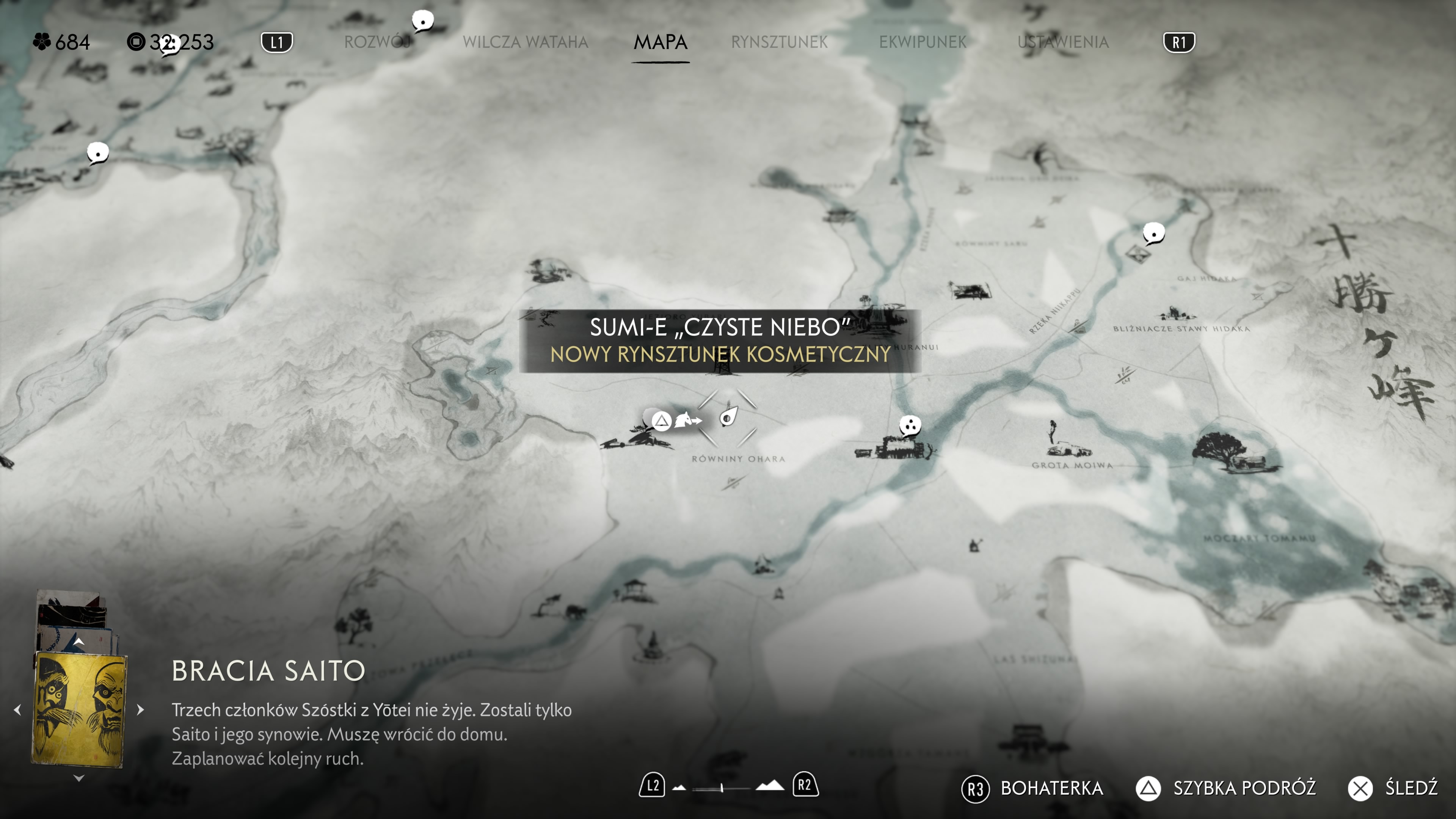The width and height of the screenshot is (1456, 819).
Task: Switch to the Rozwój tab
Action: (x=377, y=42)
